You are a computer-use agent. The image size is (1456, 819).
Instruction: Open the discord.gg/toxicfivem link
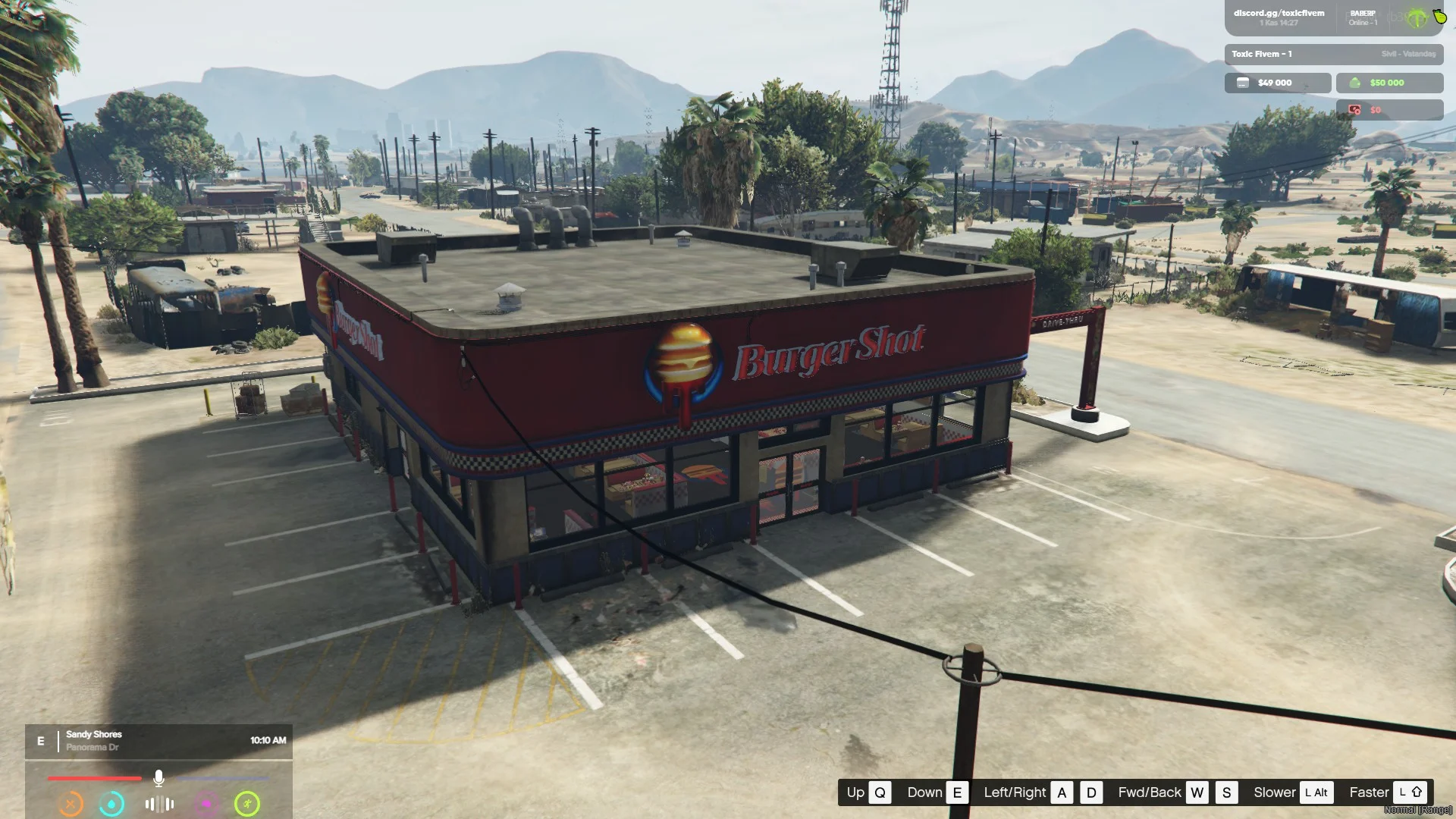pos(1279,13)
